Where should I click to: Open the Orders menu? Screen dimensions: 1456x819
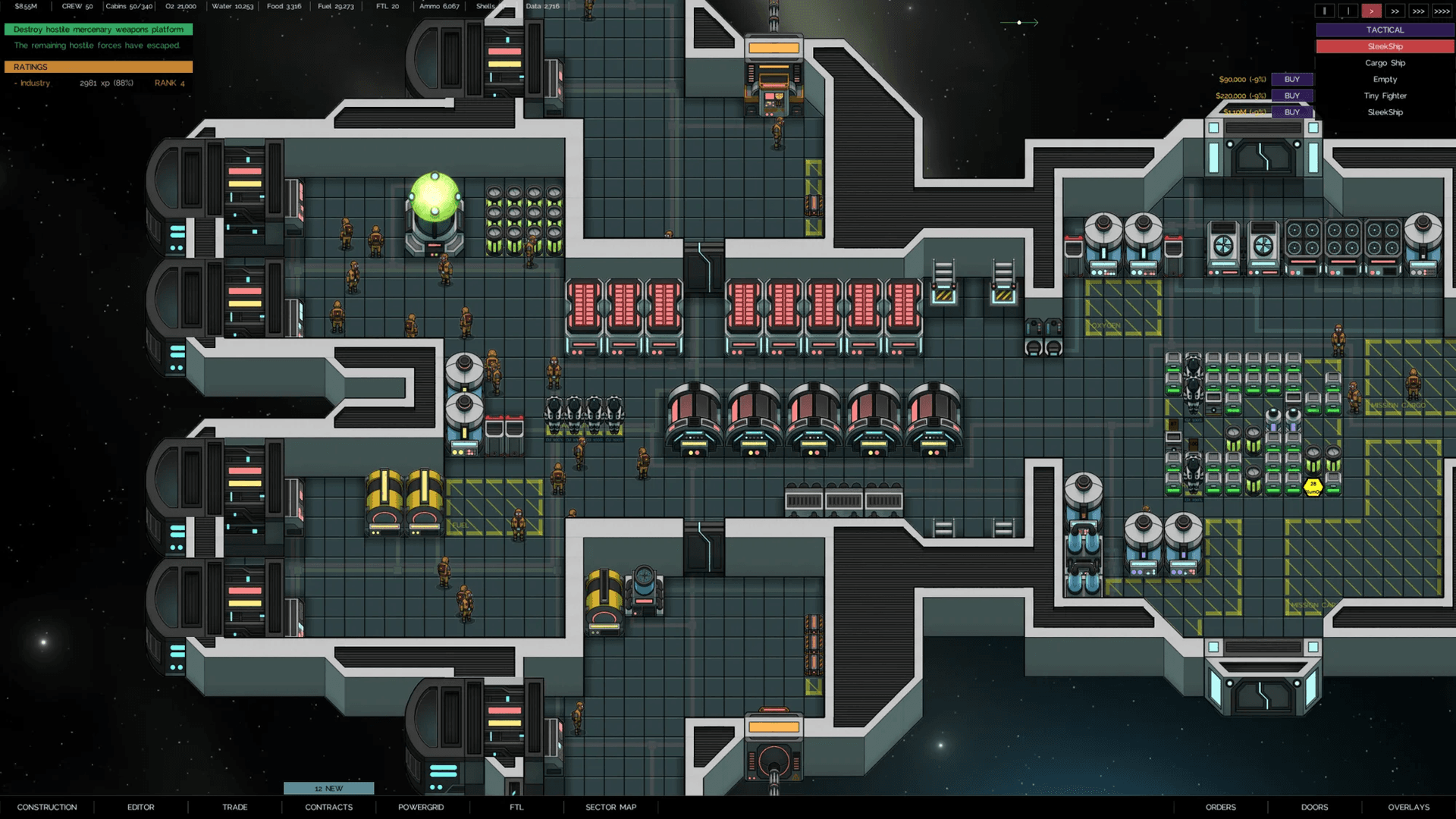pyautogui.click(x=1220, y=807)
